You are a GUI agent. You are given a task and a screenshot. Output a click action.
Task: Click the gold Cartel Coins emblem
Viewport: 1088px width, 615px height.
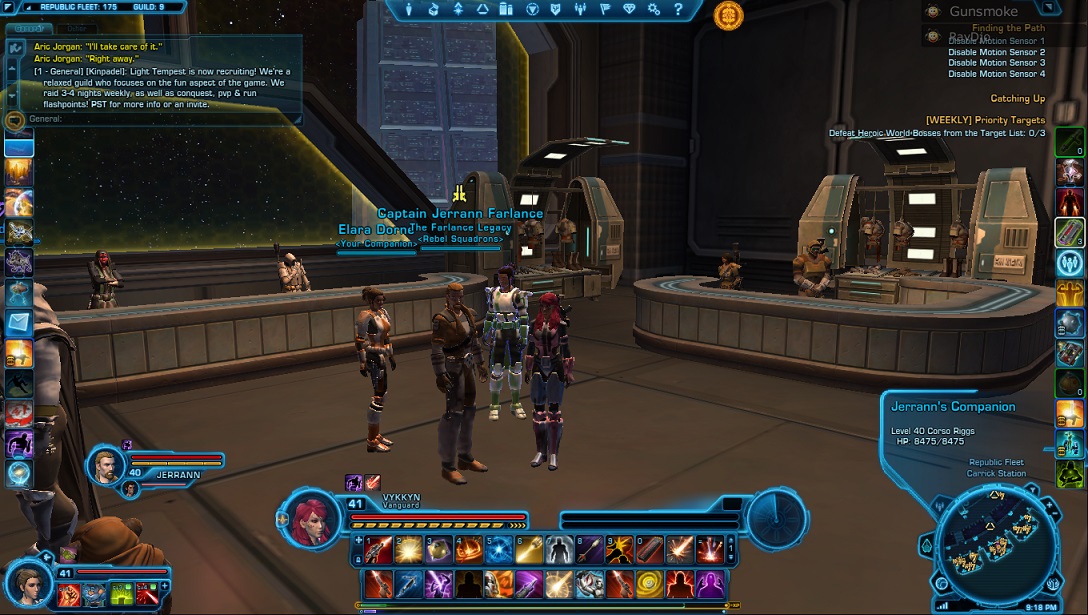click(x=728, y=14)
